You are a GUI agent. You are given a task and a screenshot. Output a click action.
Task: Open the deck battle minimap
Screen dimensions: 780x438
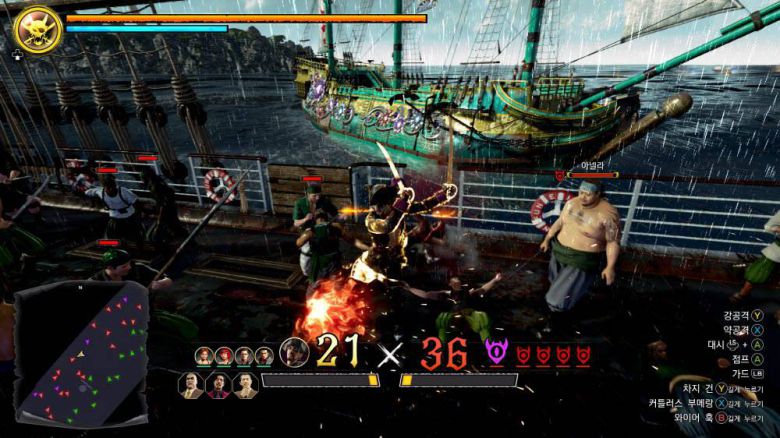tap(82, 353)
